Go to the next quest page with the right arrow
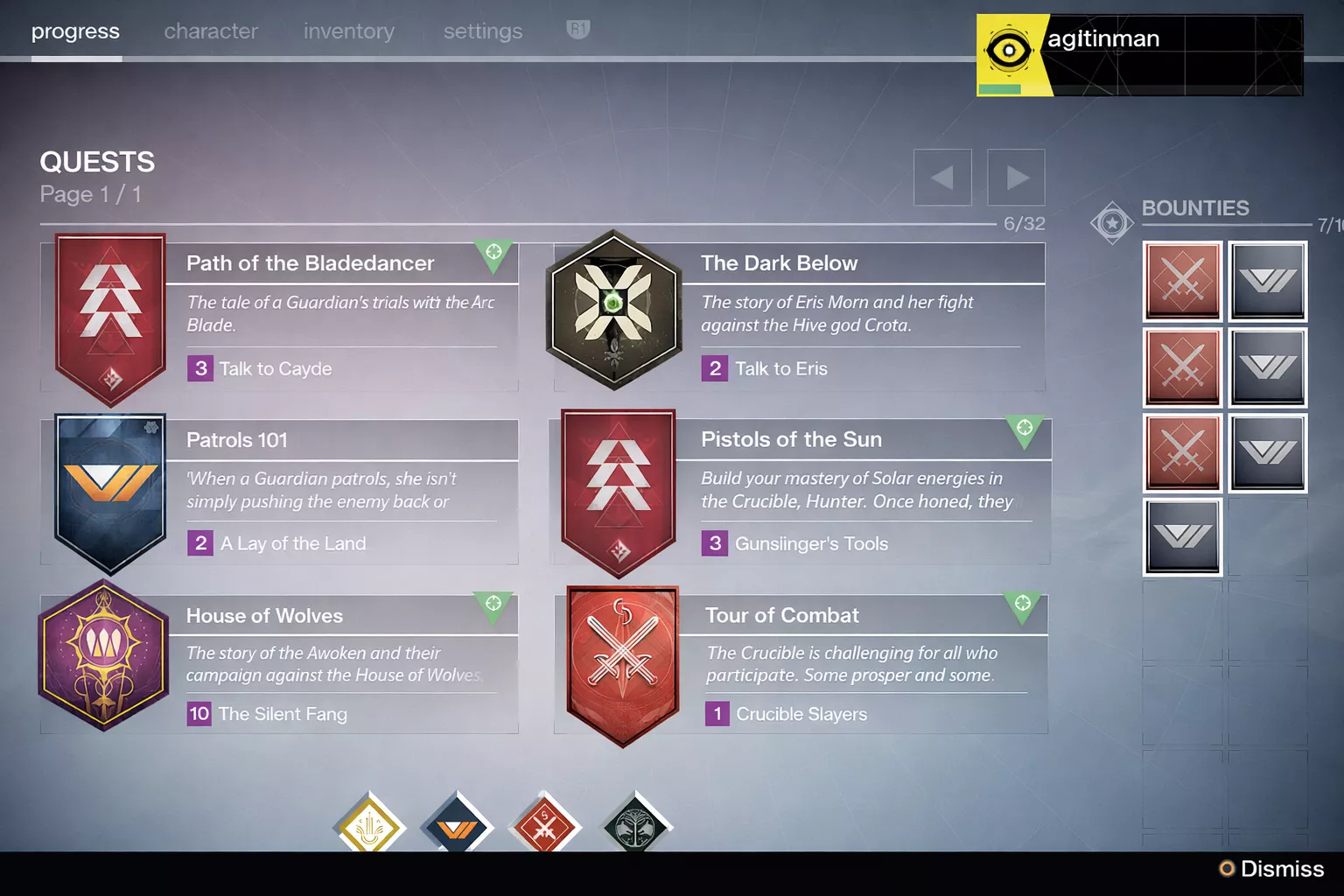1344x896 pixels. [x=1016, y=178]
